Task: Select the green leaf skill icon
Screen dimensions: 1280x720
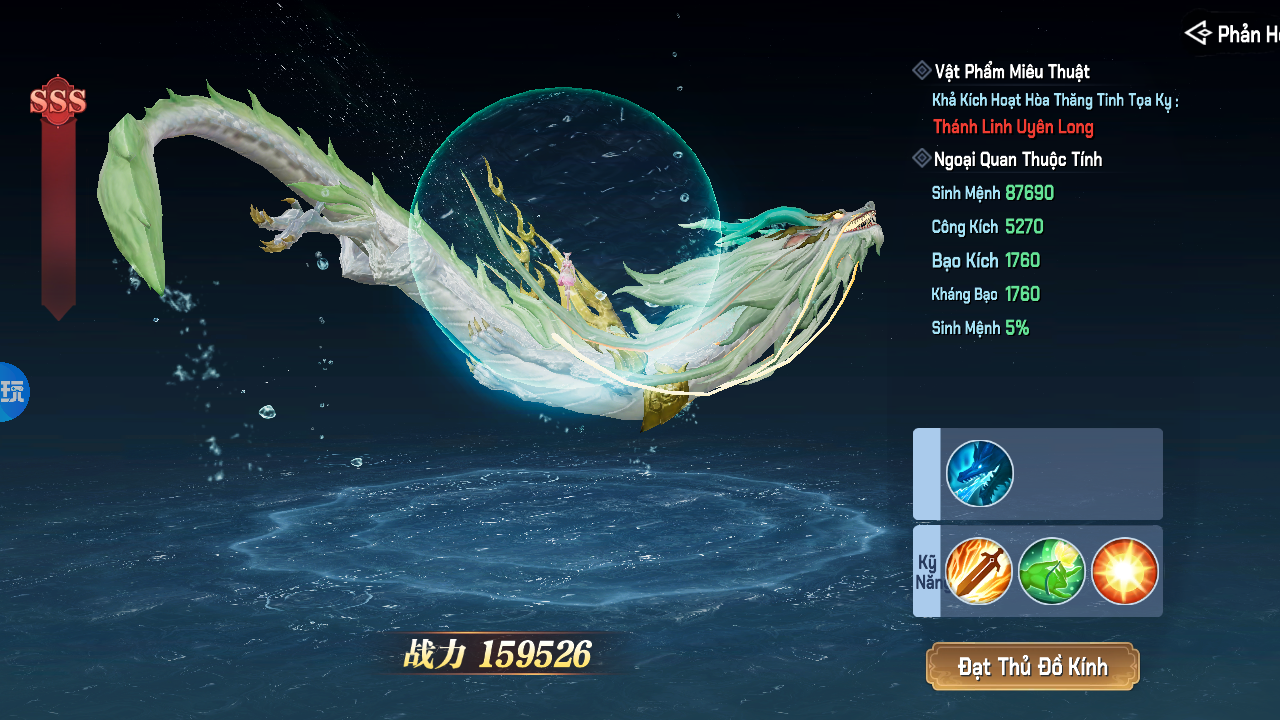Action: point(1052,571)
